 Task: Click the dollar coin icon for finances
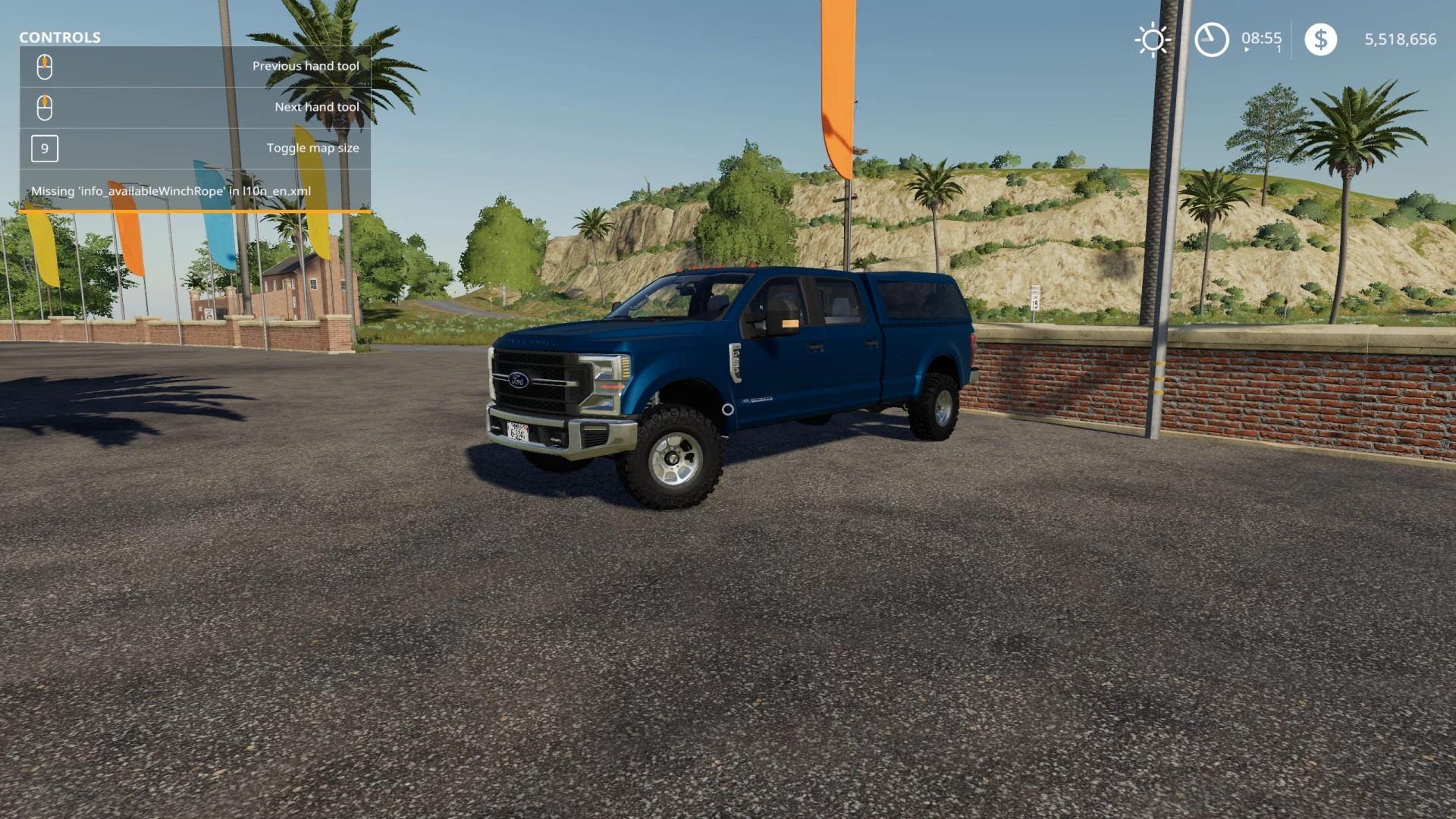tap(1321, 39)
